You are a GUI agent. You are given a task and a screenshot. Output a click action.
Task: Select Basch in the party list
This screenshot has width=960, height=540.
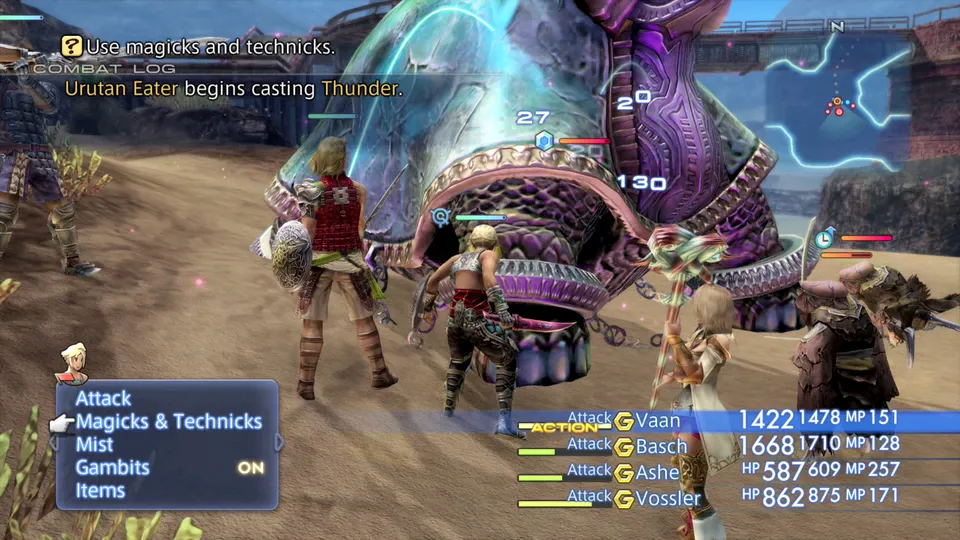pyautogui.click(x=662, y=447)
